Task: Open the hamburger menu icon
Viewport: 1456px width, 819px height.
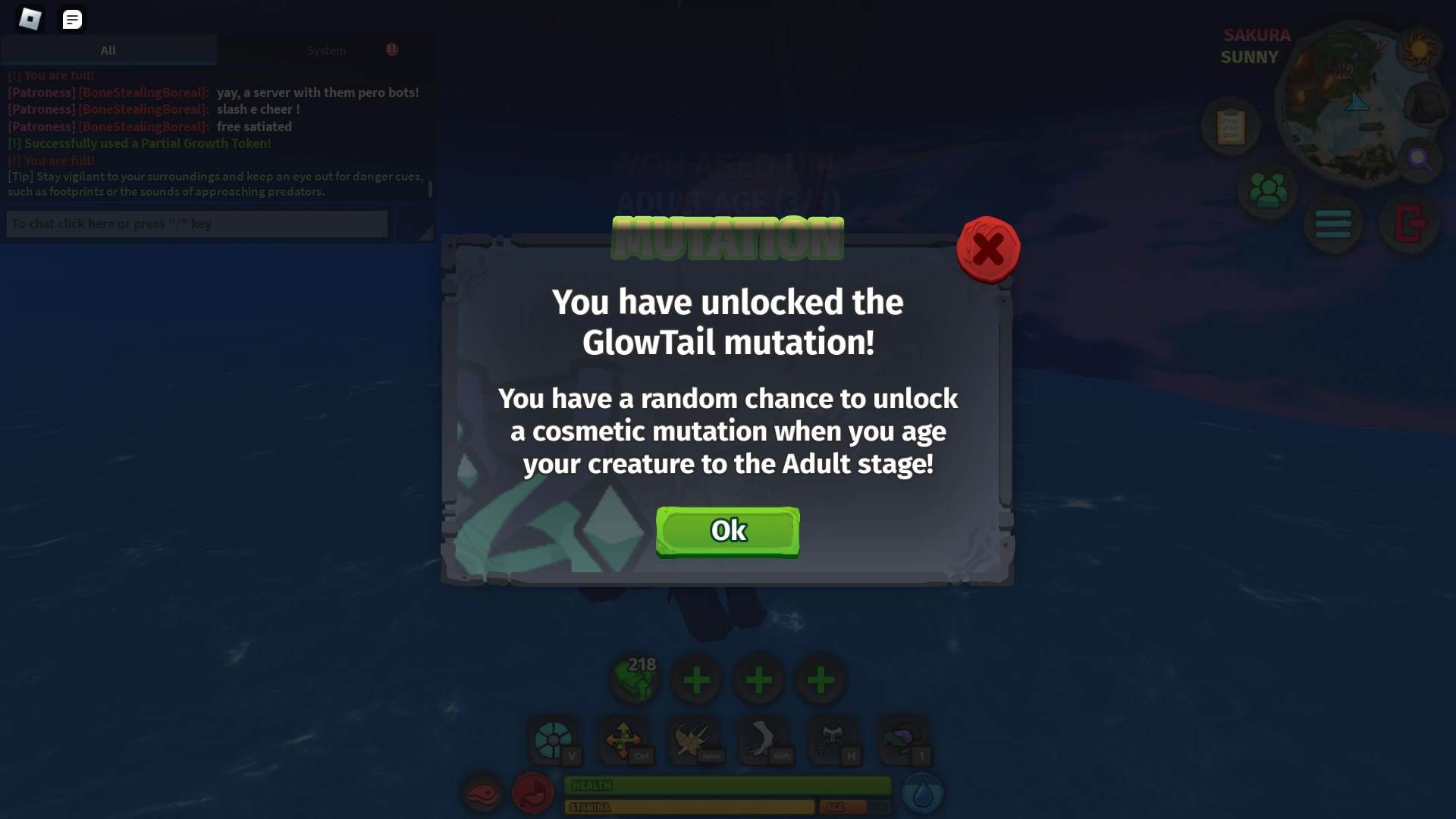Action: point(1333,224)
